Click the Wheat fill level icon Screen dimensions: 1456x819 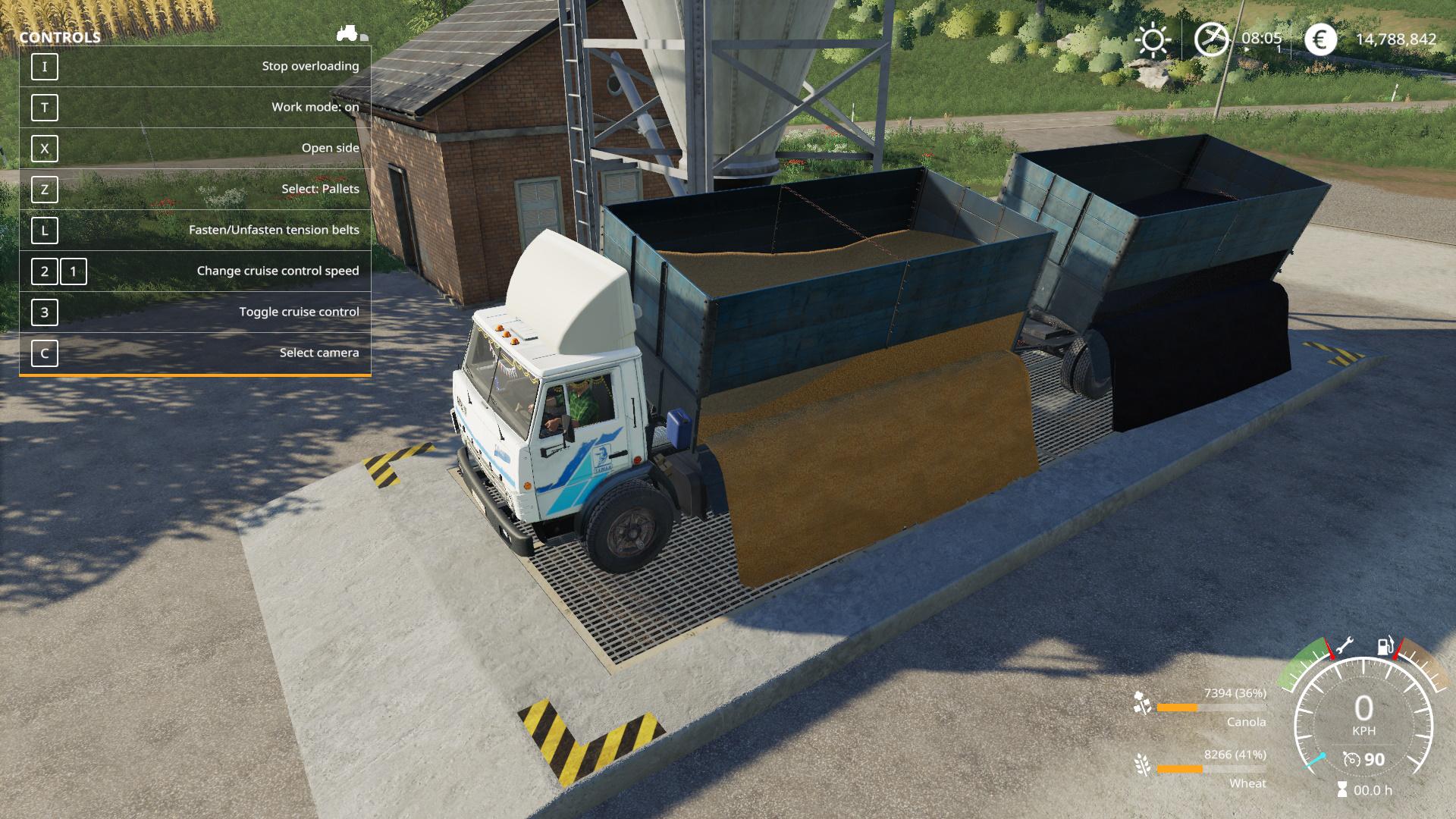[1141, 764]
